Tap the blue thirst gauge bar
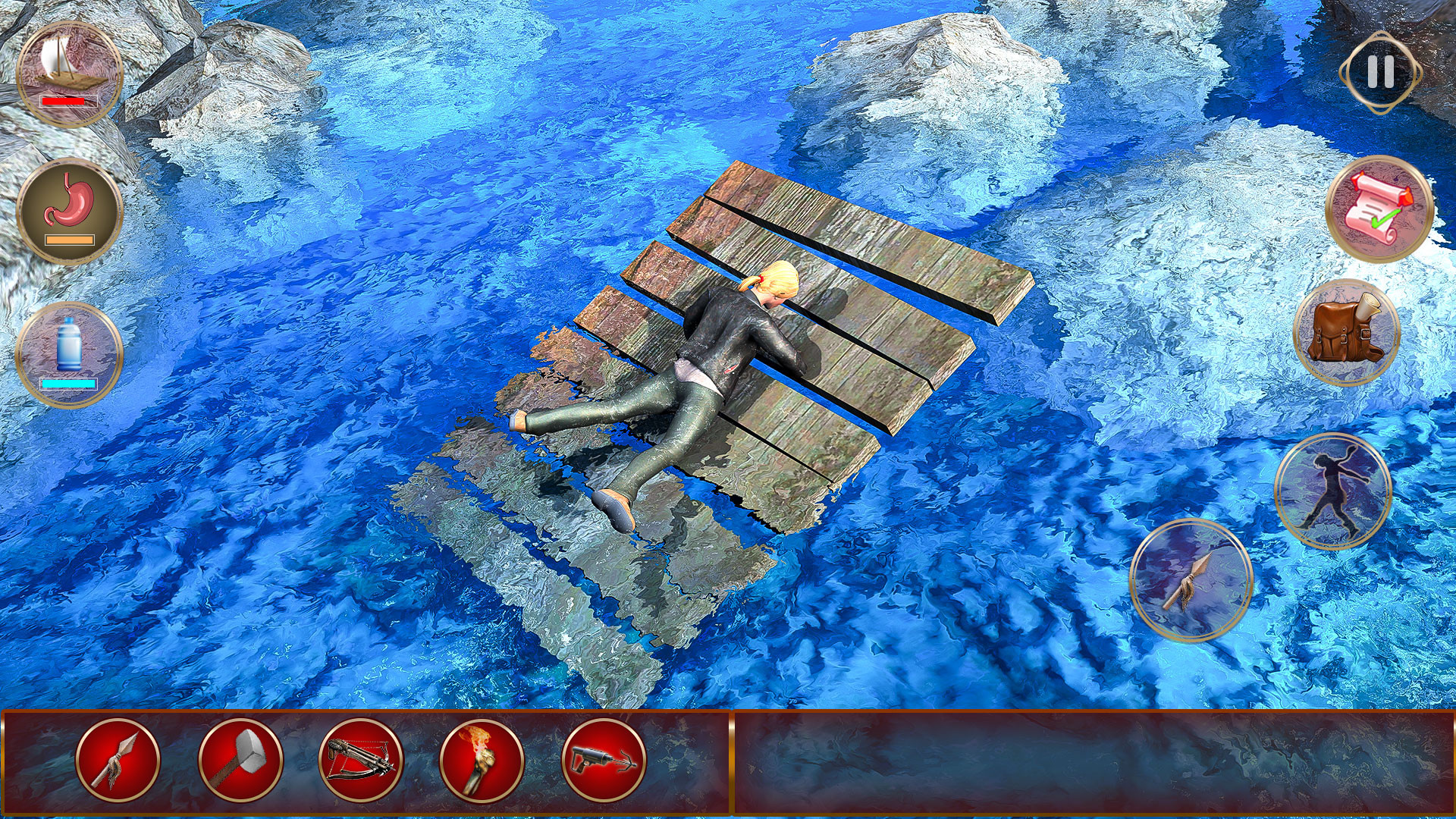This screenshot has width=1456, height=819. point(68,384)
